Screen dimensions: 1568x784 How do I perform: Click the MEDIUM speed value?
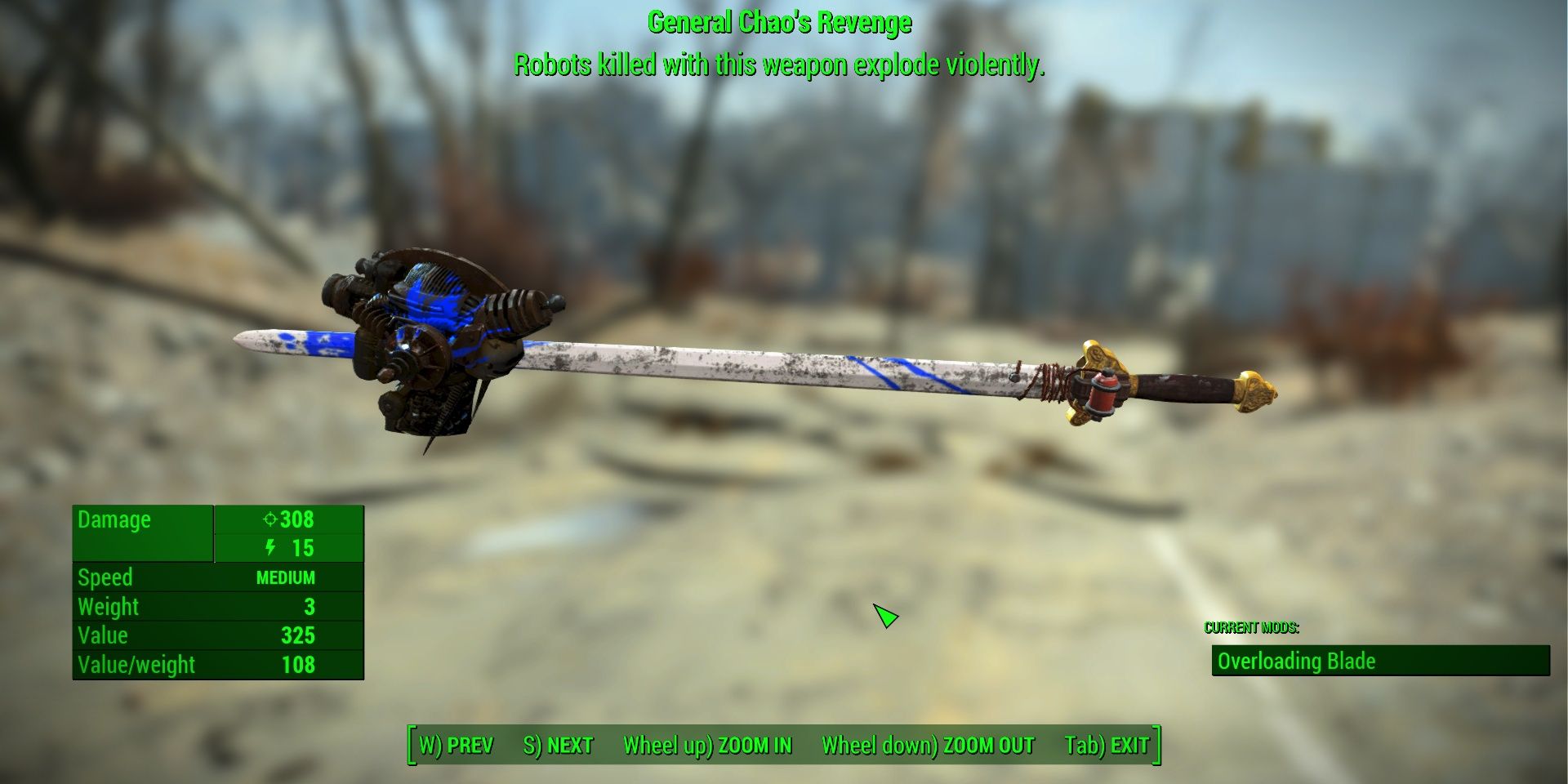[286, 578]
